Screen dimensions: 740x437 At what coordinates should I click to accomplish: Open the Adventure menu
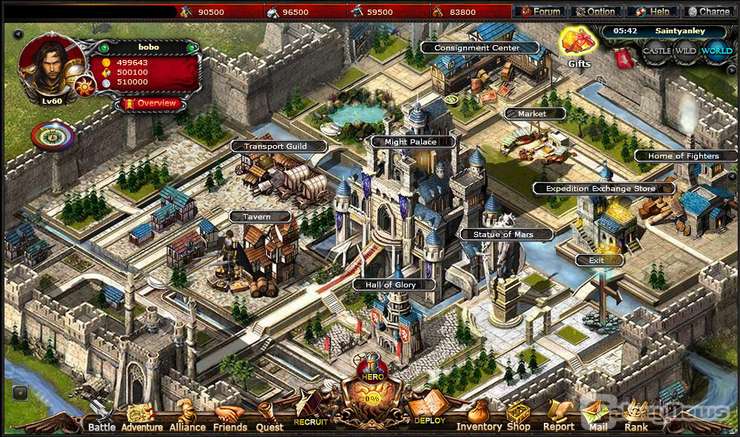[x=142, y=416]
